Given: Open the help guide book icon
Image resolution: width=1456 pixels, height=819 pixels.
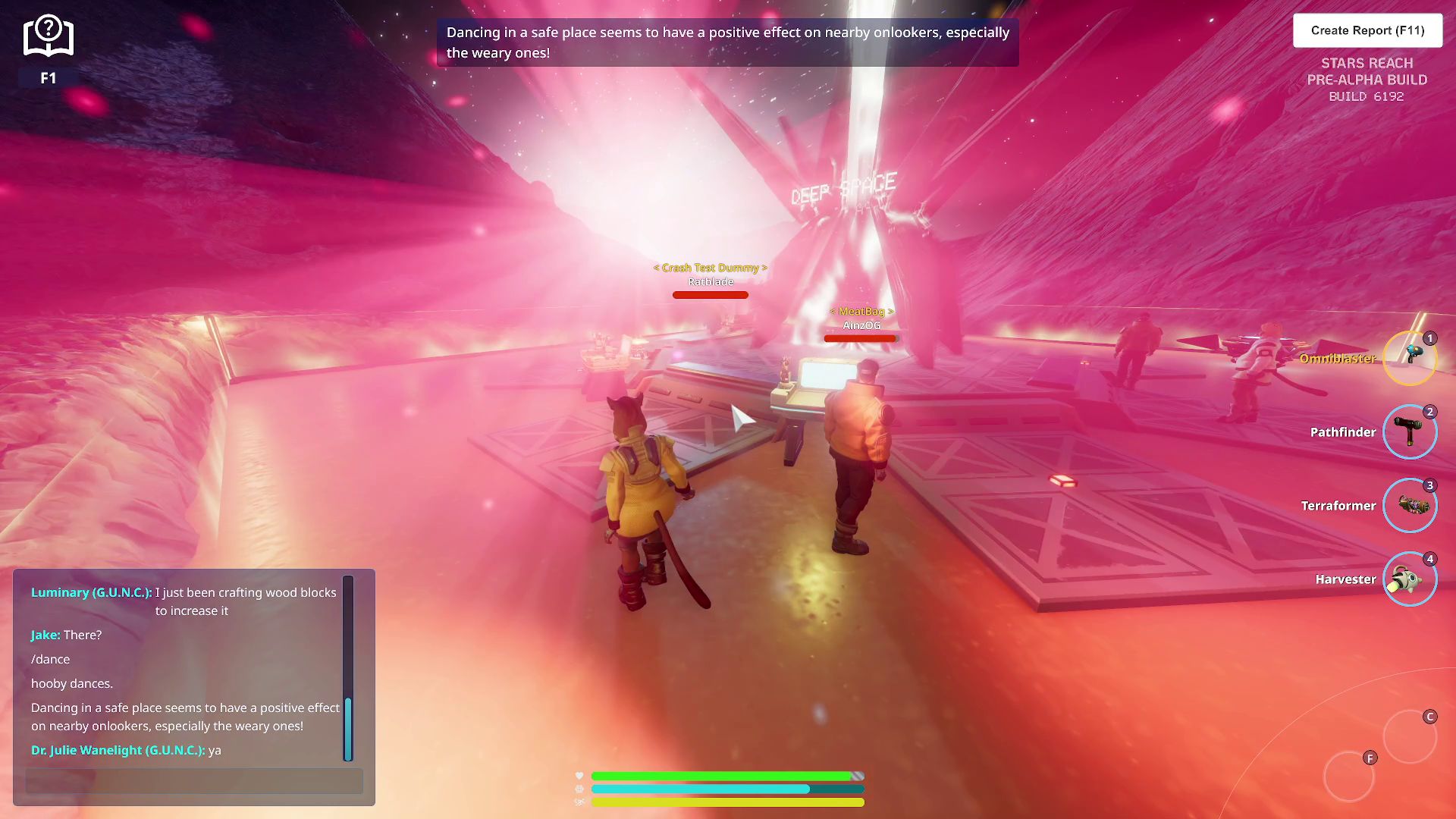Looking at the screenshot, I should (48, 37).
